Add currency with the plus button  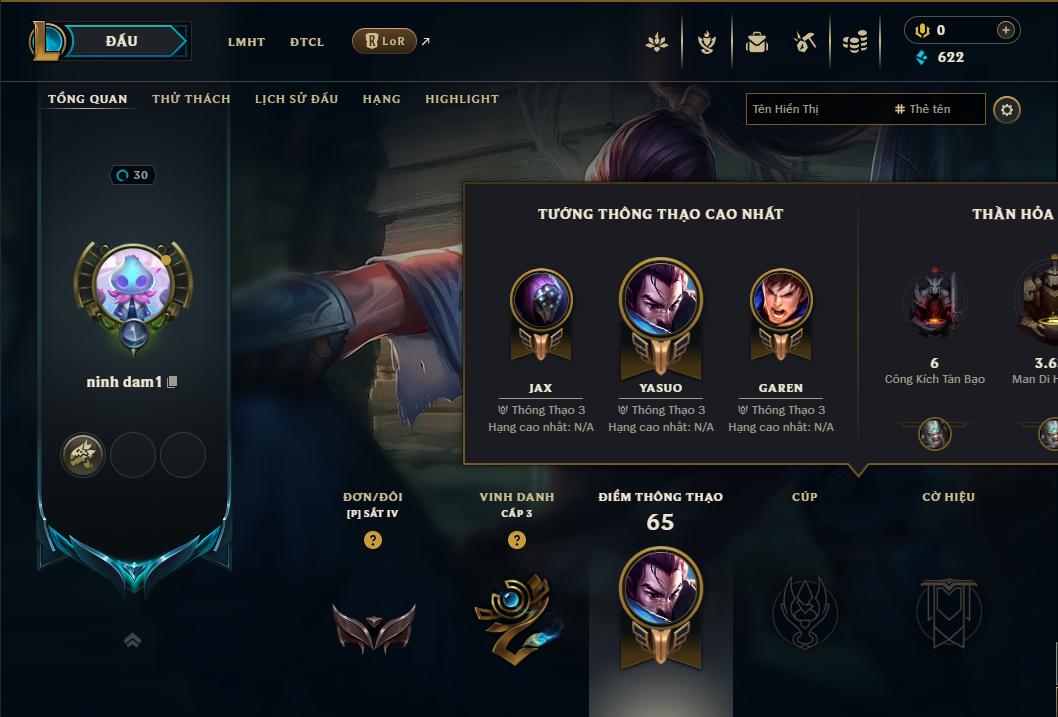(1006, 31)
